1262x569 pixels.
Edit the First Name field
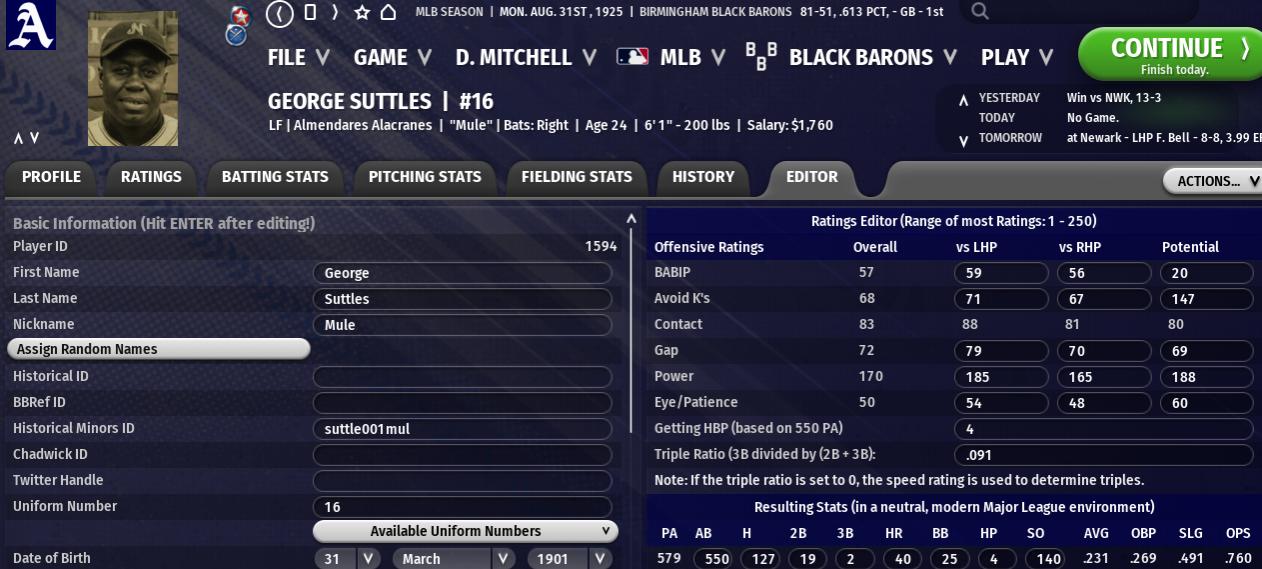pos(462,273)
